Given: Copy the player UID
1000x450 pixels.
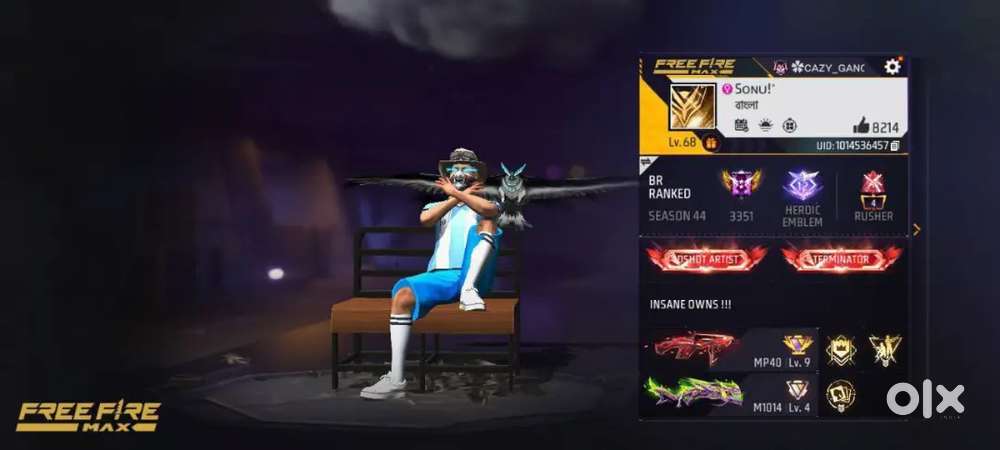Looking at the screenshot, I should point(895,146).
